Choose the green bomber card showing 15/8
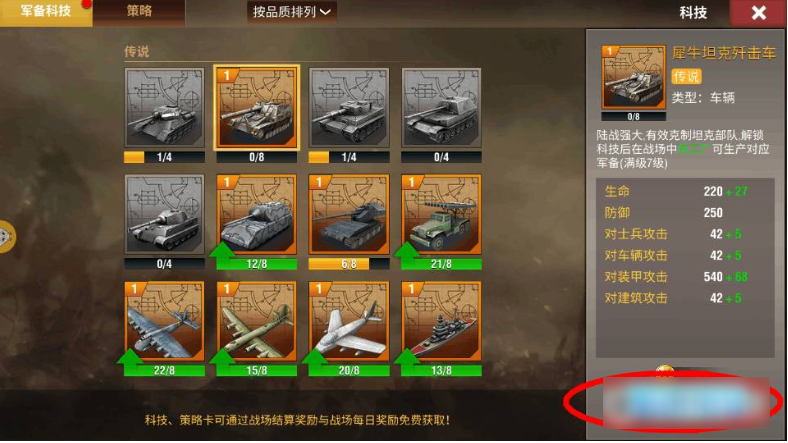Screen dimensions: 788x443 [x=256, y=321]
